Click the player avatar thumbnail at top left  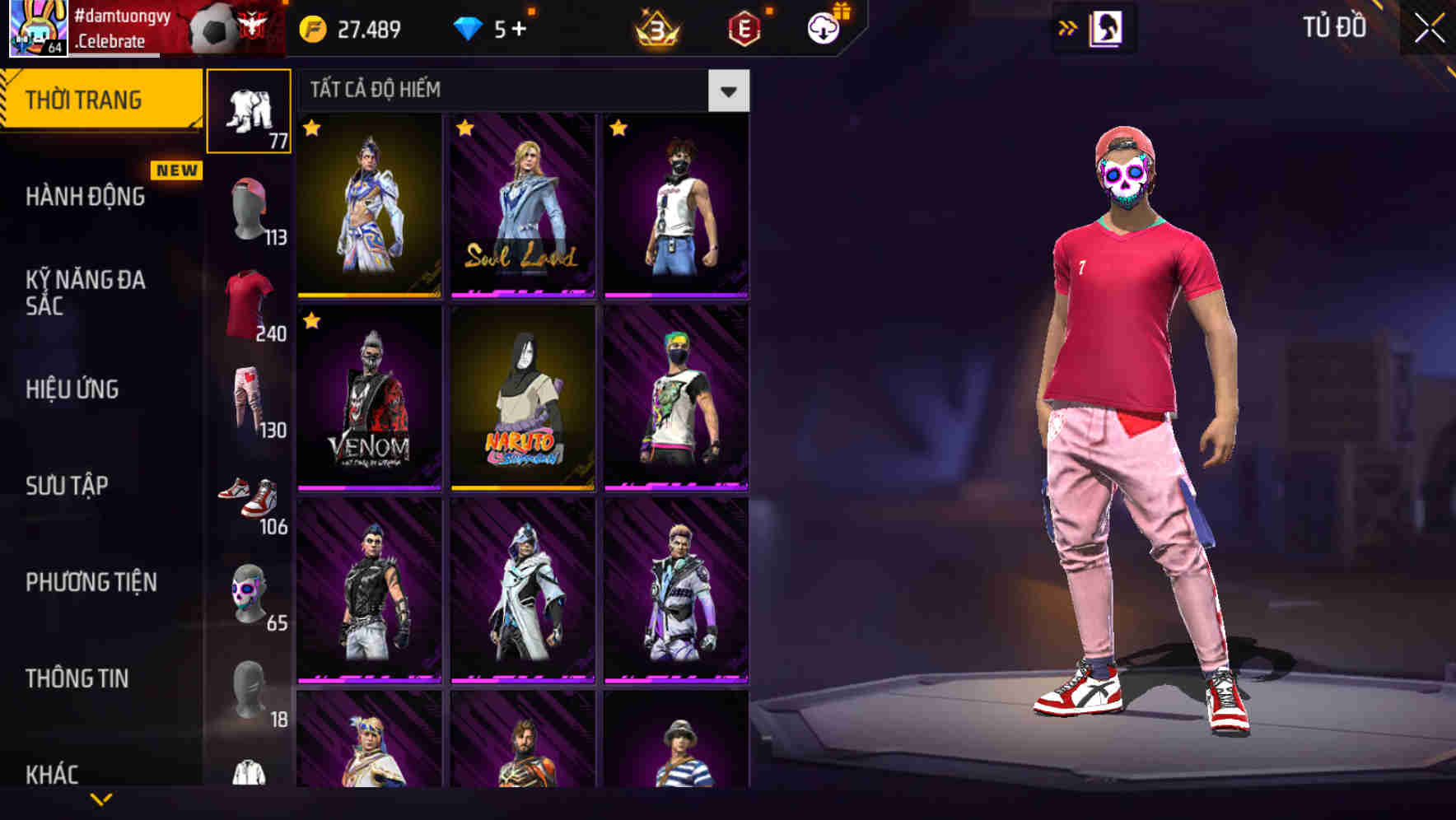[x=35, y=27]
